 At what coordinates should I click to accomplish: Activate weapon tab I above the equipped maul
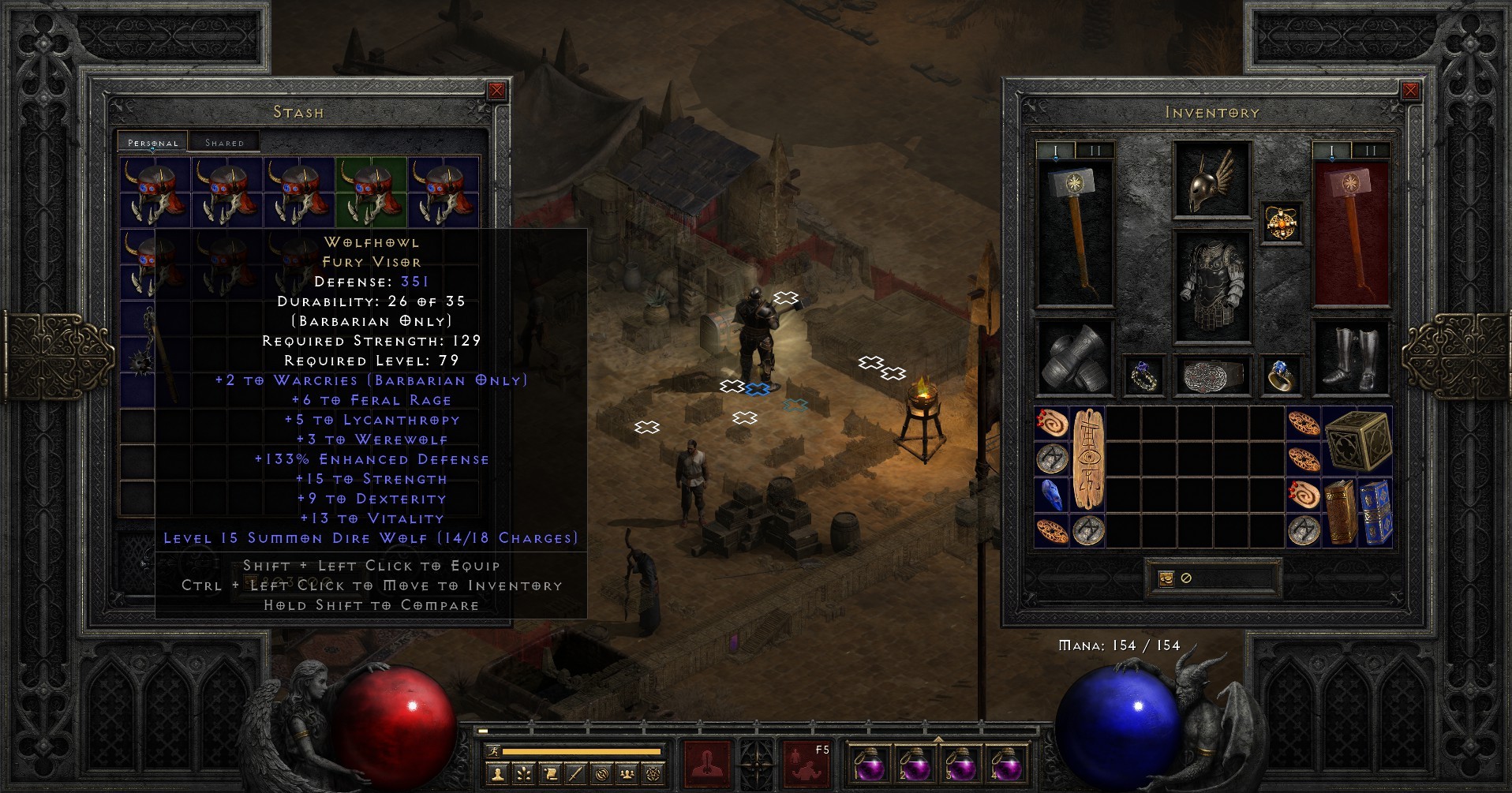(x=1055, y=150)
